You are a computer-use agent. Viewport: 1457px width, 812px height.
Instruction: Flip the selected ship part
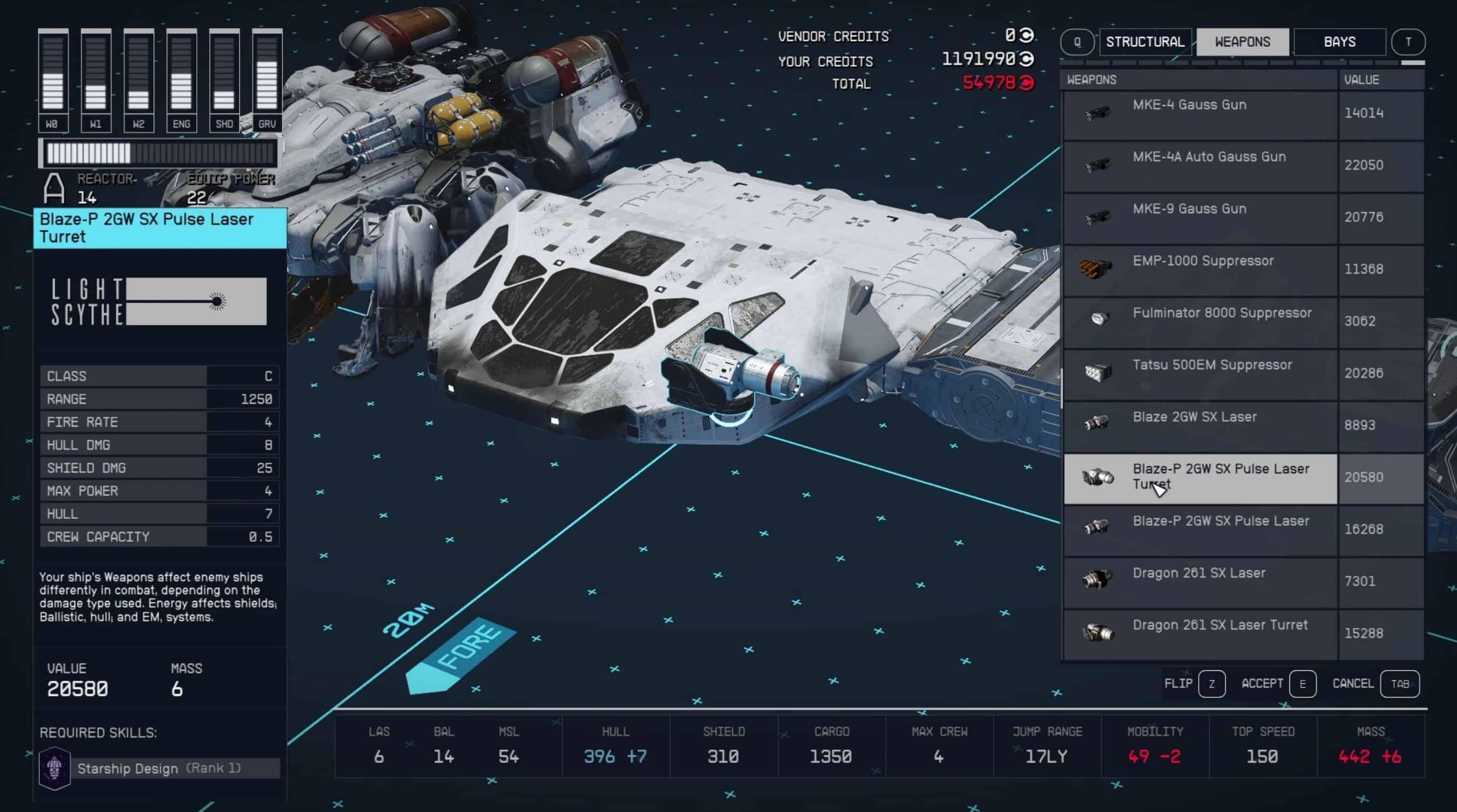[x=1211, y=684]
